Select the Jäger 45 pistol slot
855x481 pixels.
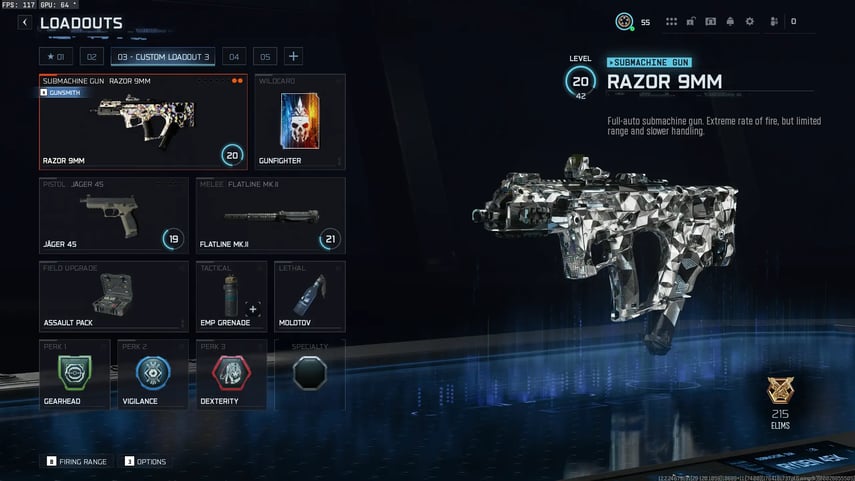(114, 214)
